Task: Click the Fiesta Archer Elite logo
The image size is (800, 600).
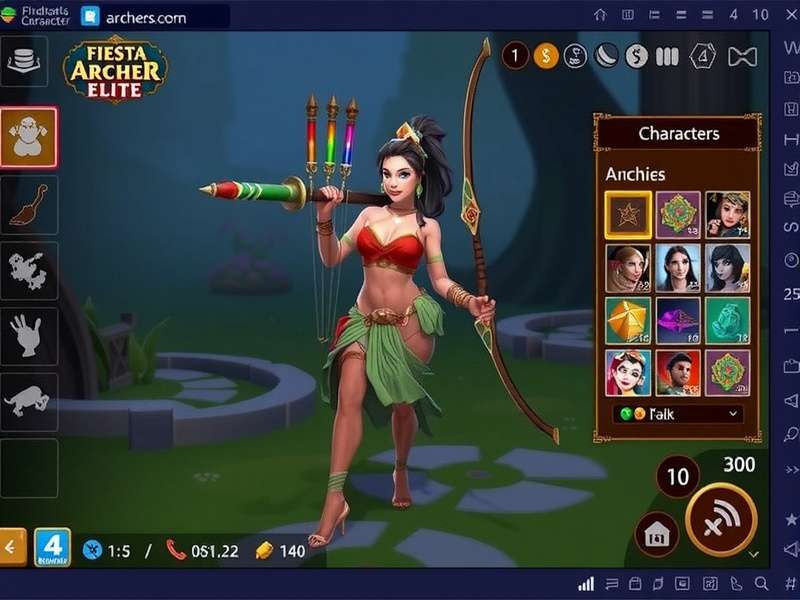Action: click(x=115, y=70)
